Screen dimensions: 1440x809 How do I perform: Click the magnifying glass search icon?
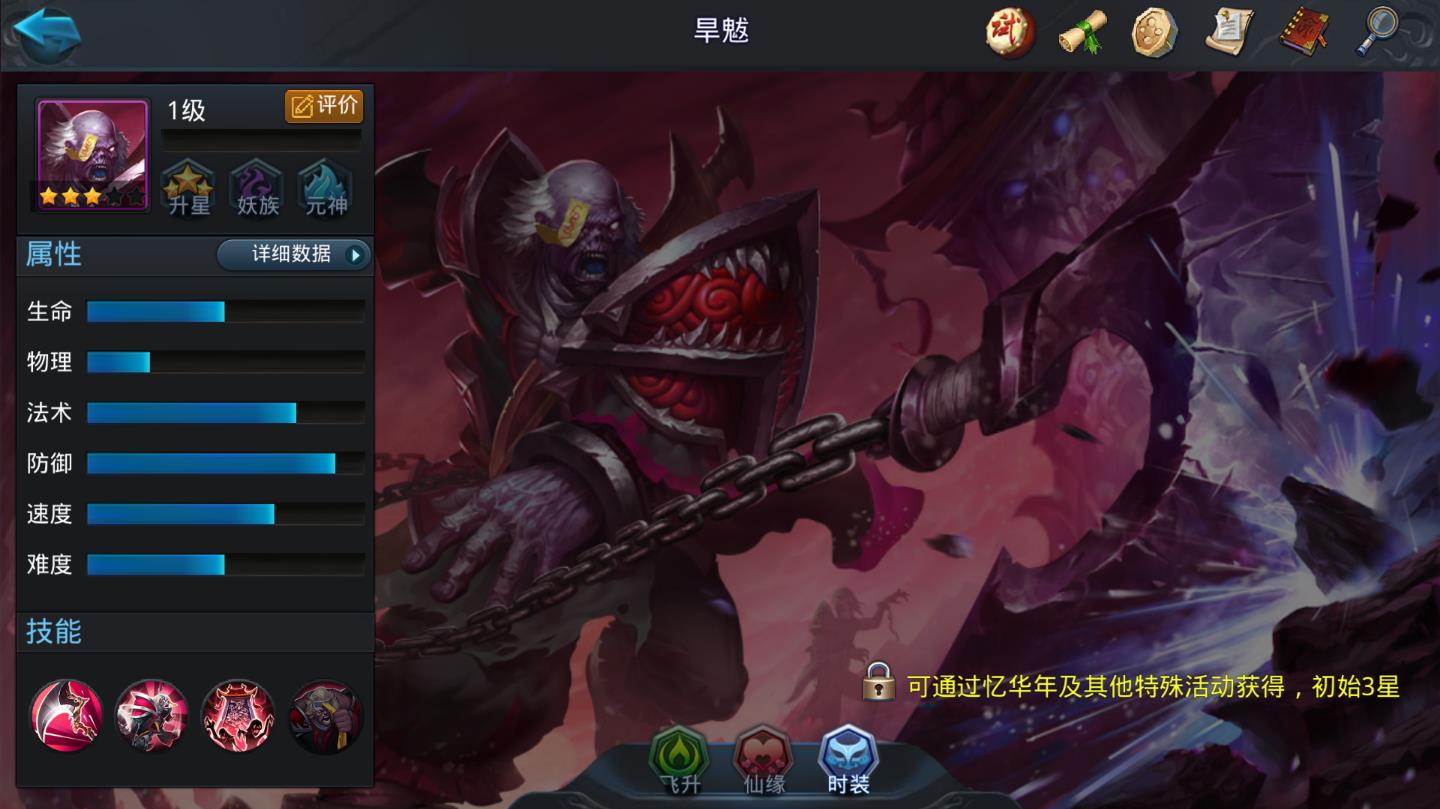click(x=1376, y=33)
